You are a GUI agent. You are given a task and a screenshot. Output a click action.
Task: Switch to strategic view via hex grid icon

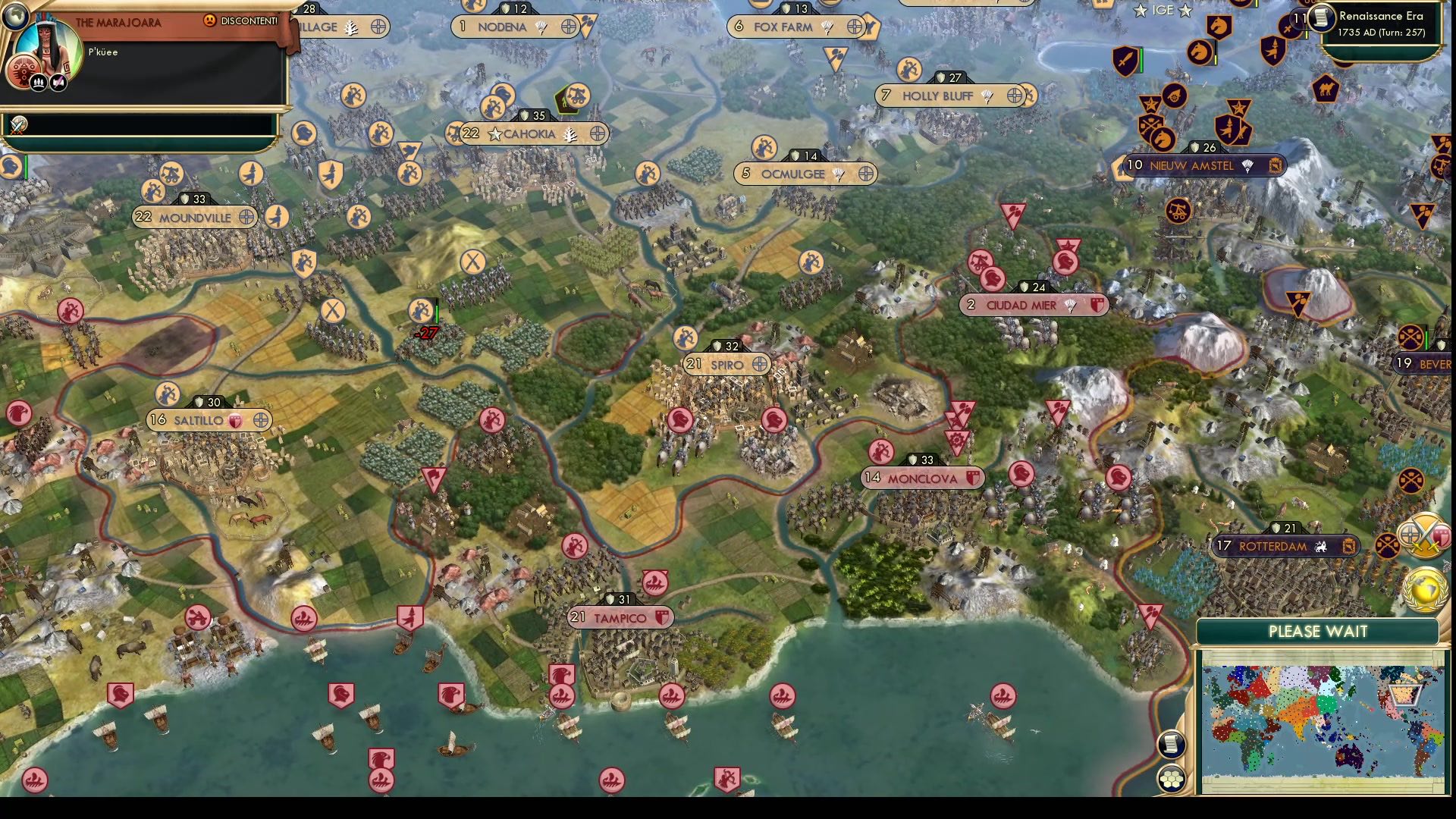click(x=1172, y=780)
